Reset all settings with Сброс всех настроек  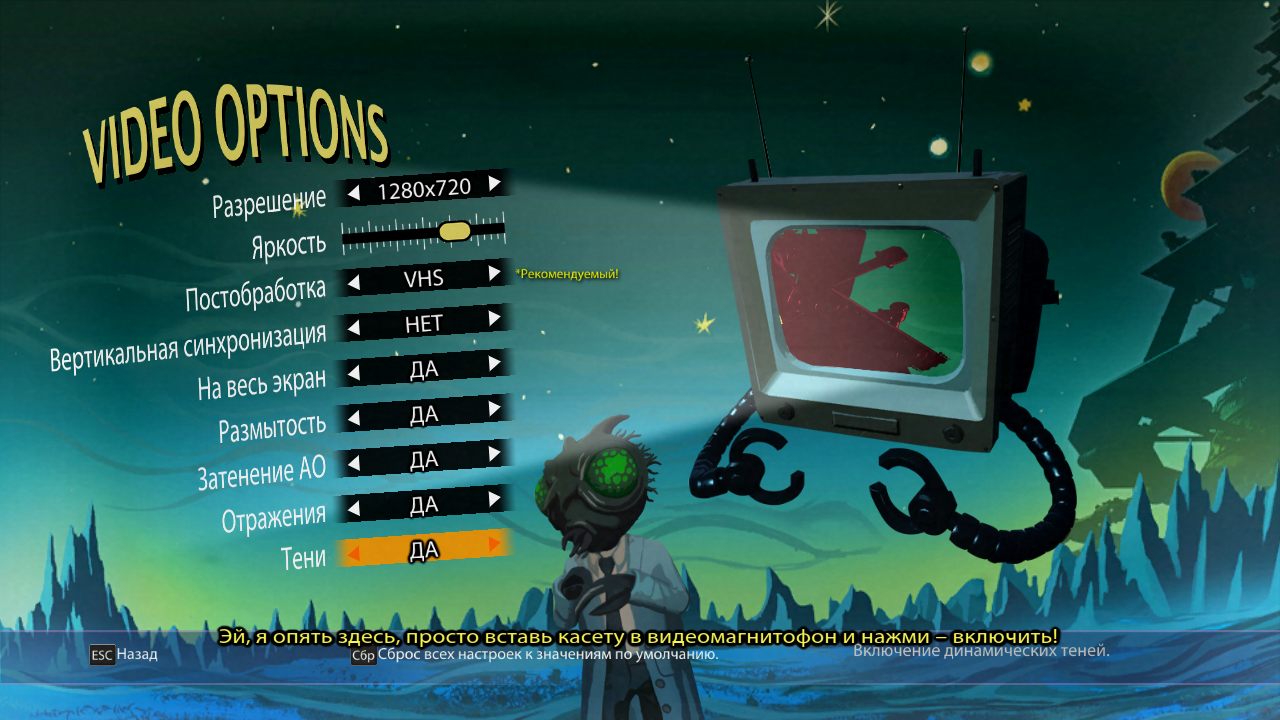coord(535,655)
